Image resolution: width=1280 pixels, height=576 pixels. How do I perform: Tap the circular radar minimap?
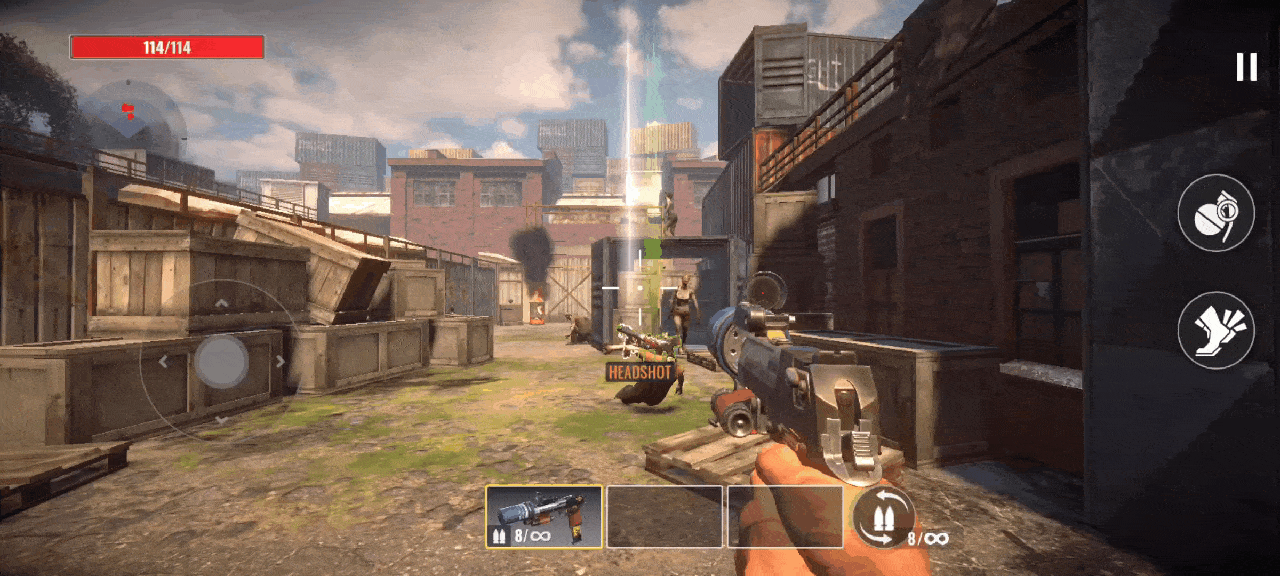133,118
